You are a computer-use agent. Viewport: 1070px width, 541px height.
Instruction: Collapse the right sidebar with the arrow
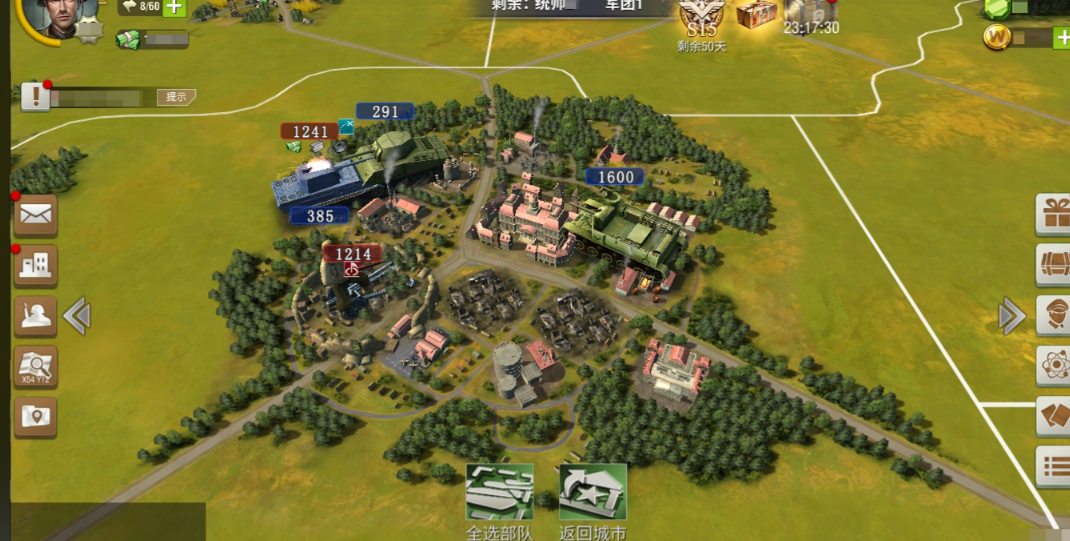click(x=1011, y=316)
